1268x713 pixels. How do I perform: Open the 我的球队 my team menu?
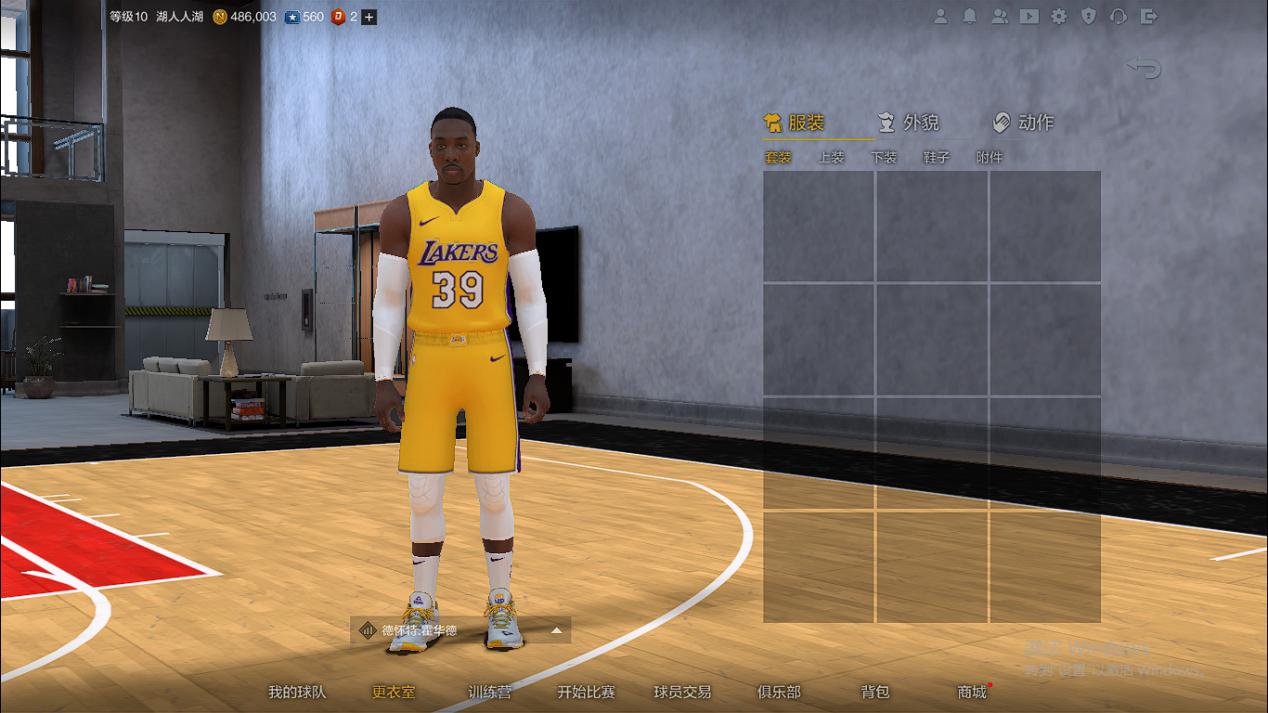pos(297,692)
